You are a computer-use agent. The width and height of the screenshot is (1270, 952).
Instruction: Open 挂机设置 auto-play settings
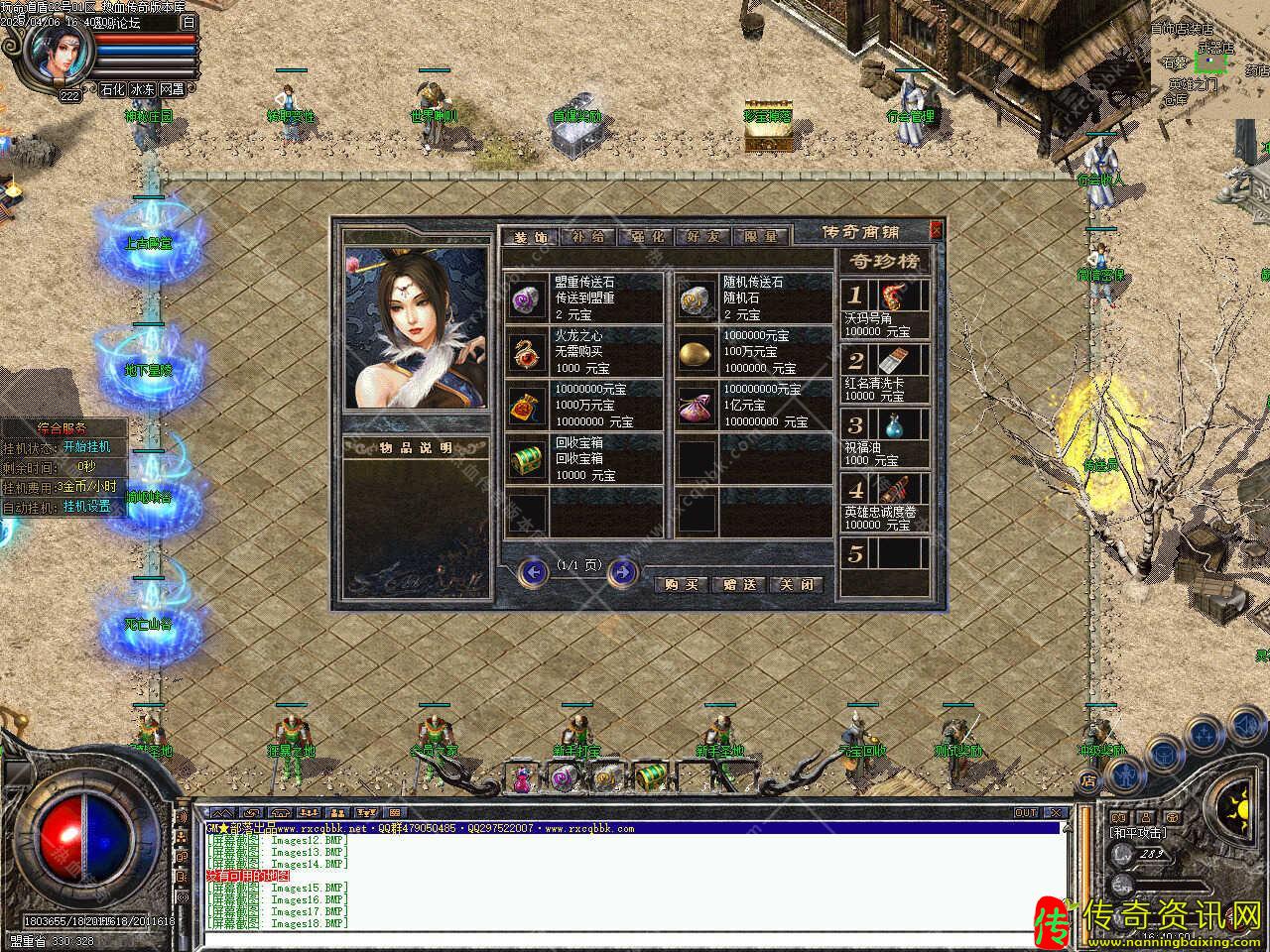click(87, 506)
